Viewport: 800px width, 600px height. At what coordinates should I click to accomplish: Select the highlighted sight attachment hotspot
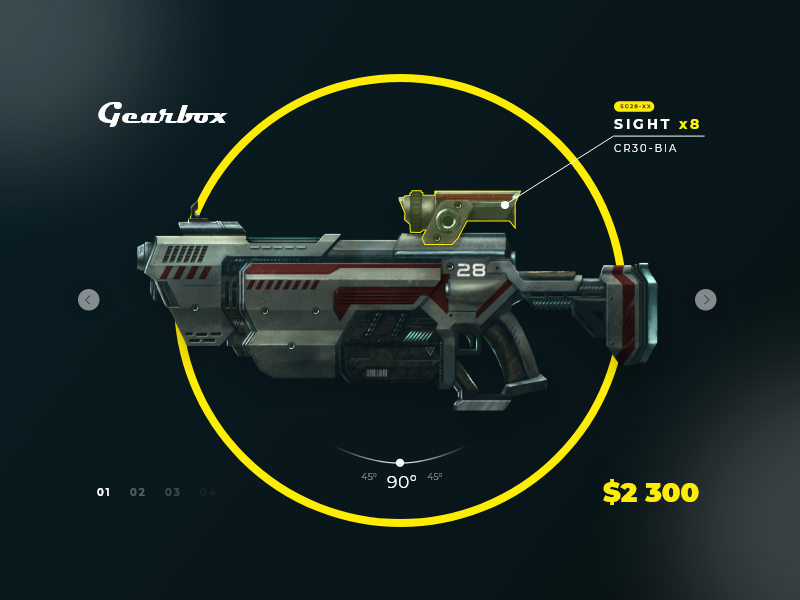coord(505,205)
